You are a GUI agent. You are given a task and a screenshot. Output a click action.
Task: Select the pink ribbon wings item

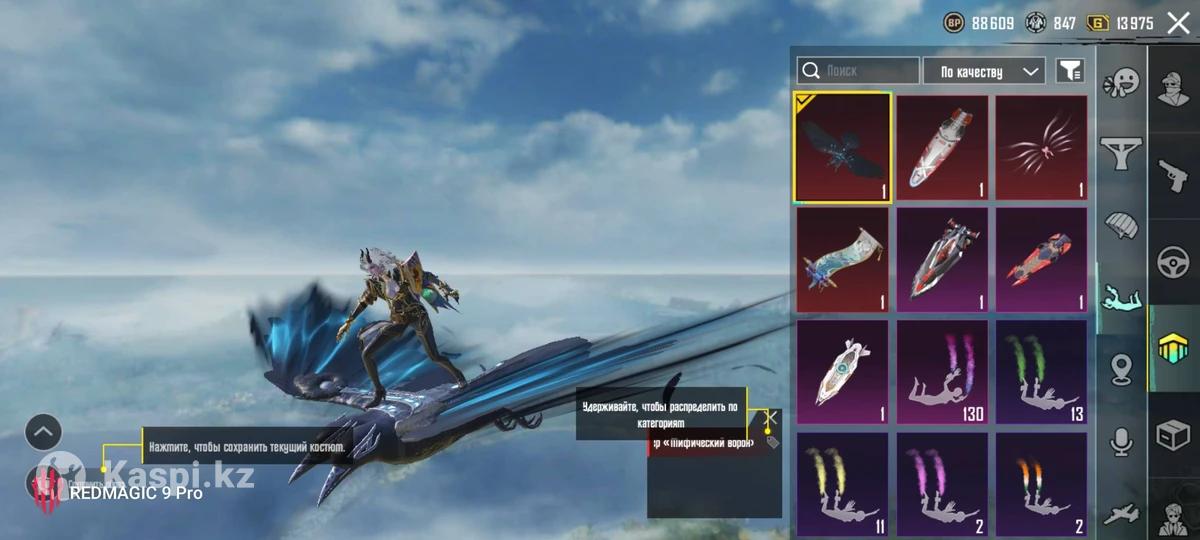pyautogui.click(x=1041, y=147)
